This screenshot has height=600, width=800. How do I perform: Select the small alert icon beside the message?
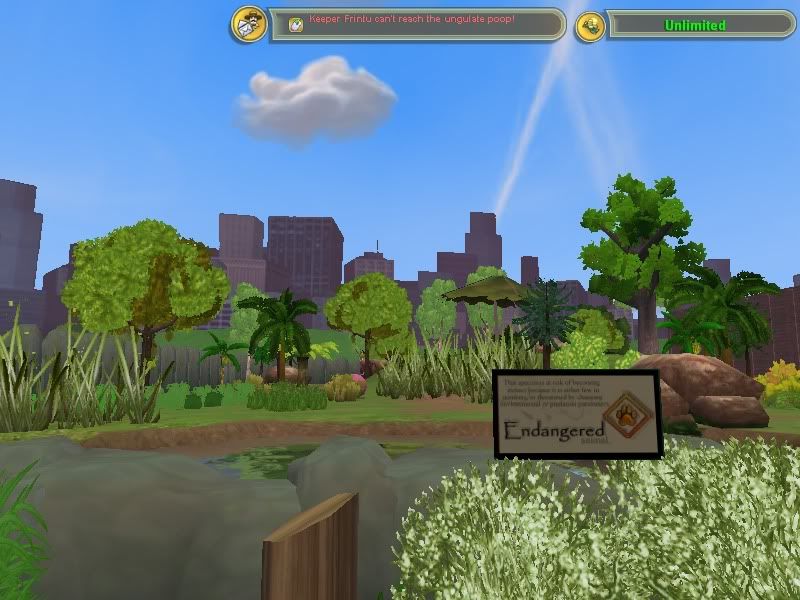(x=296, y=24)
